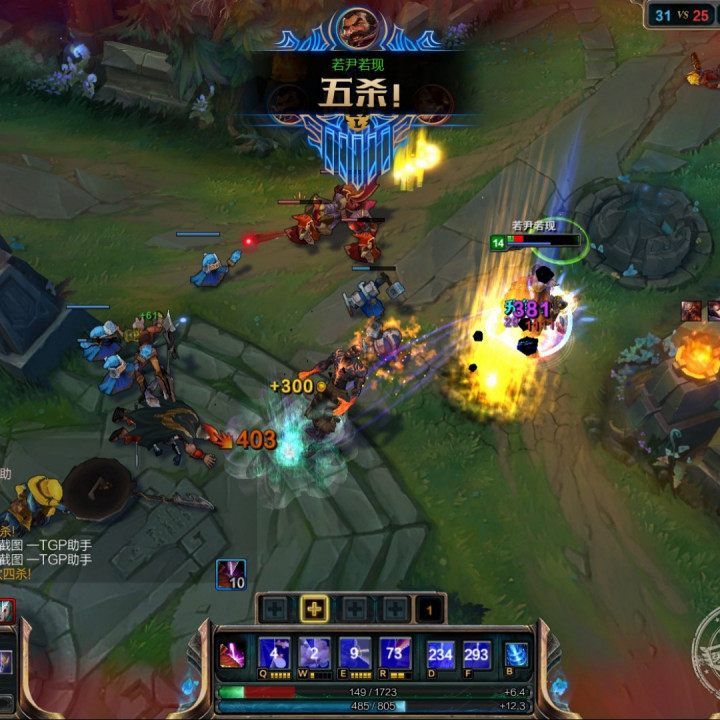Viewport: 720px width, 720px height.
Task: Click the highlighted gold plus level-up button
Action: click(315, 609)
